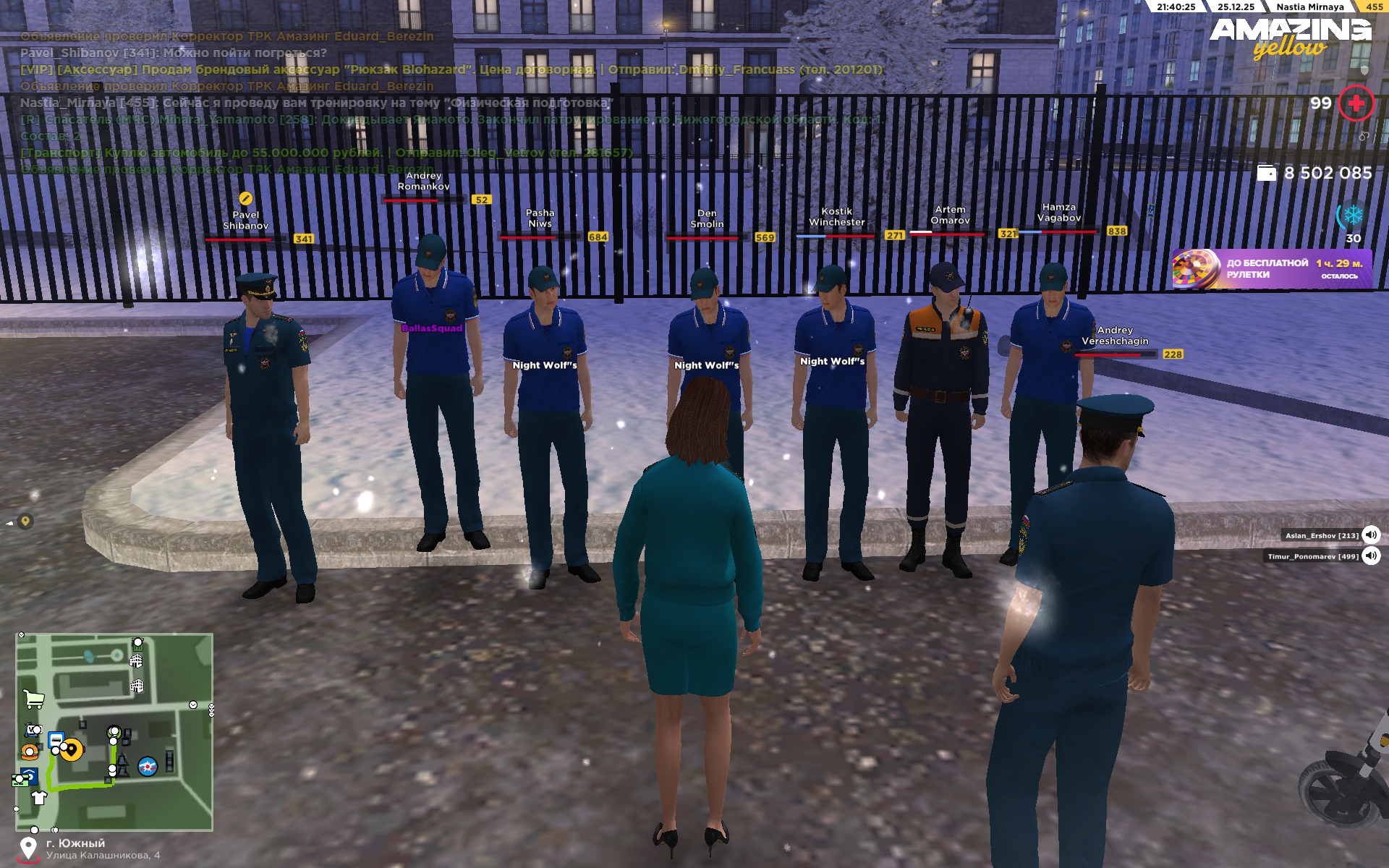Viewport: 1389px width, 868px height.
Task: Select the burger food marker on minimap
Action: 30,752
